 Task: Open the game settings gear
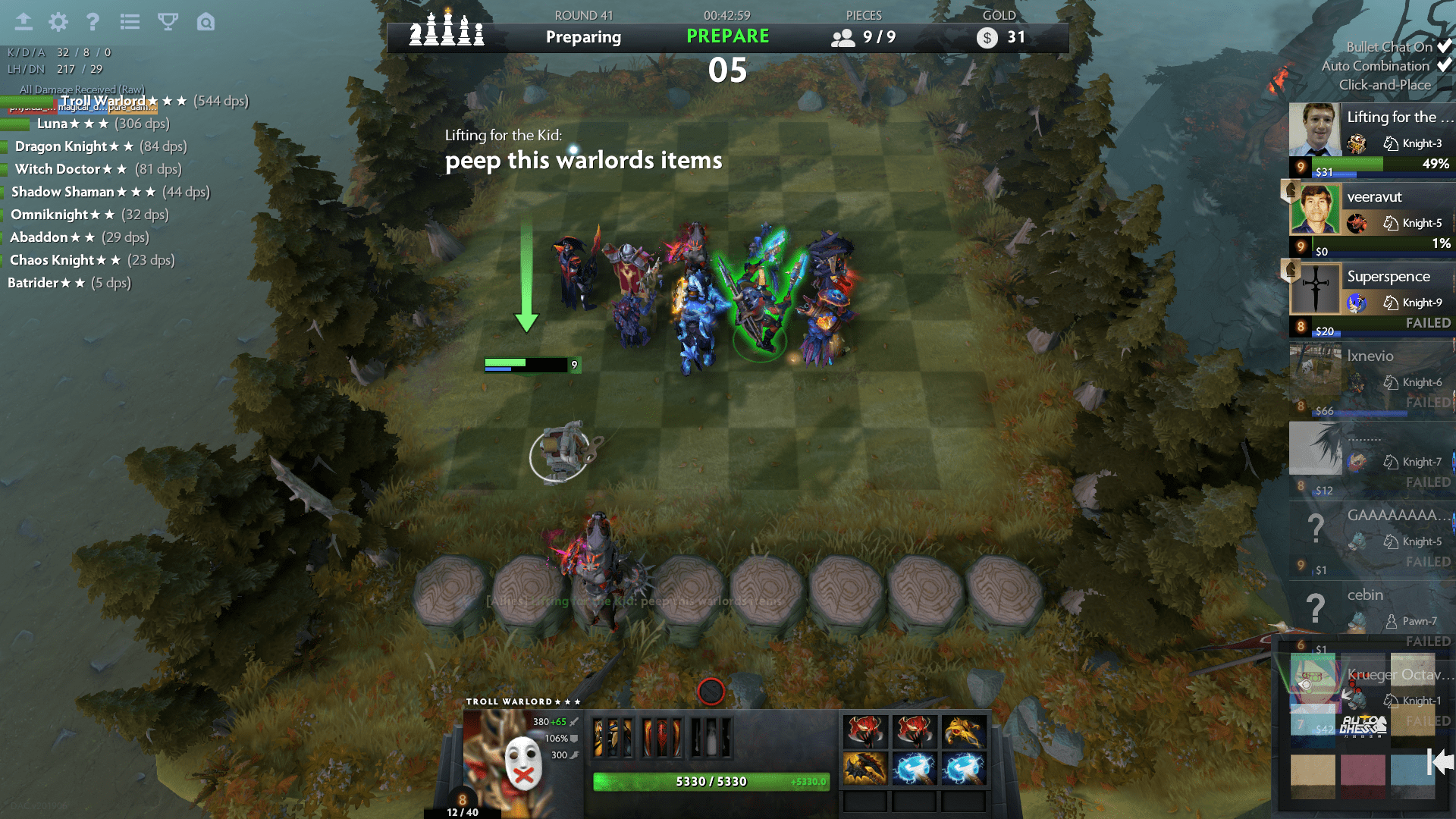point(57,22)
